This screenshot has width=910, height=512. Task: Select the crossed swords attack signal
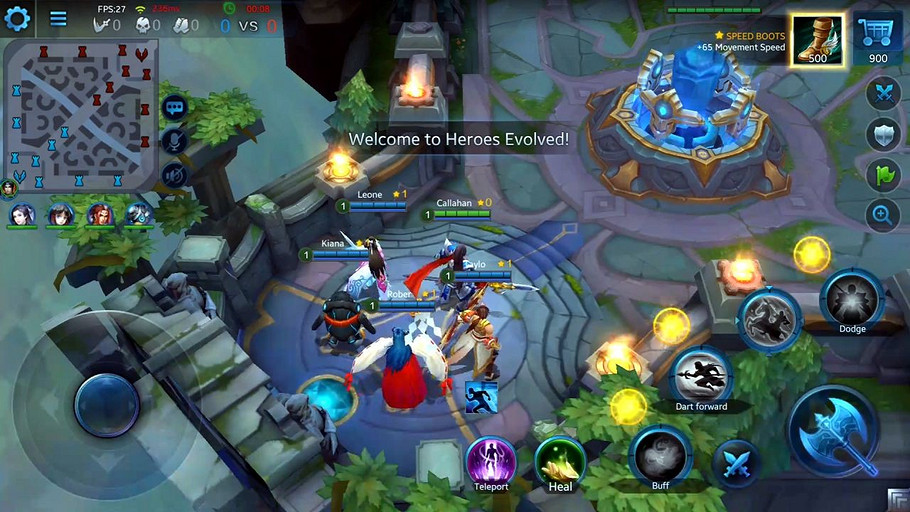point(883,93)
